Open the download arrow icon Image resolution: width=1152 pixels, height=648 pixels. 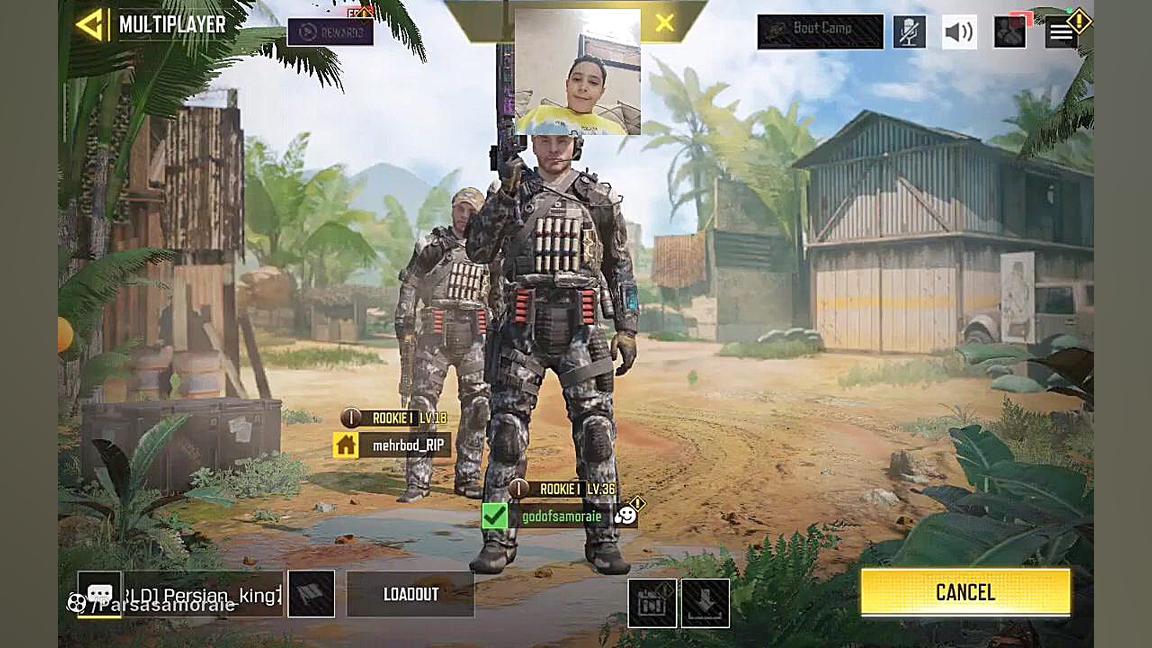[705, 603]
